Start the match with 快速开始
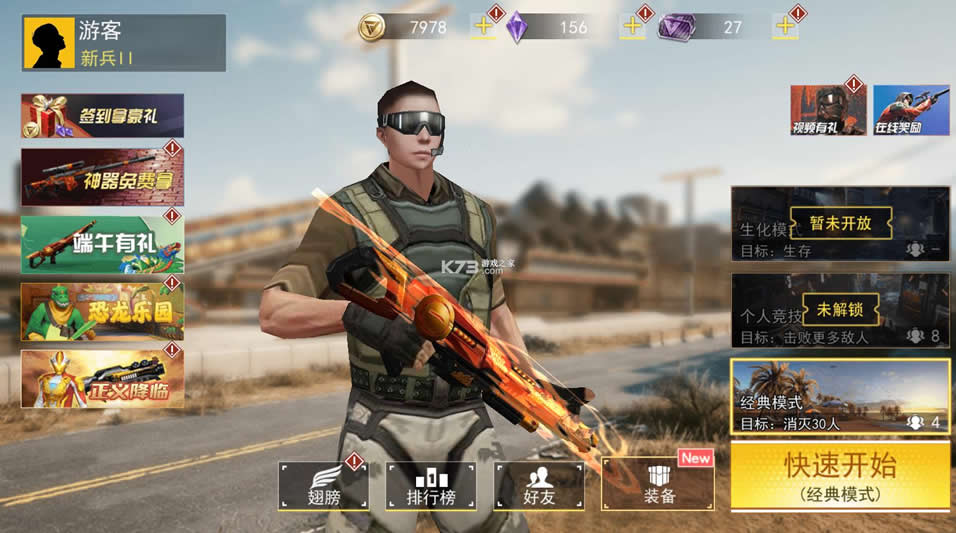The image size is (956, 533). (839, 476)
